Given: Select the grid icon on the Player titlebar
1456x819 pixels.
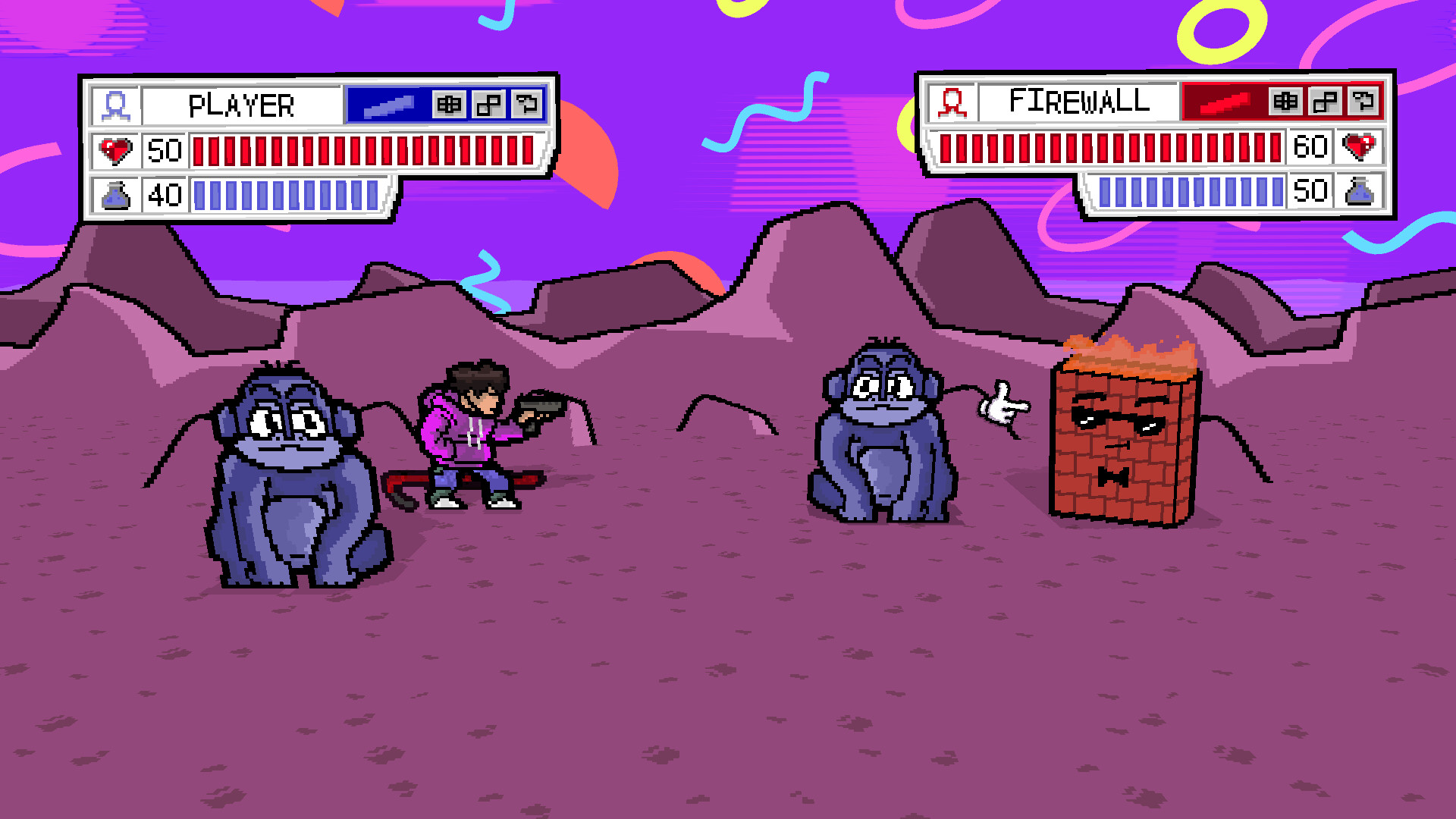Looking at the screenshot, I should click(x=450, y=105).
